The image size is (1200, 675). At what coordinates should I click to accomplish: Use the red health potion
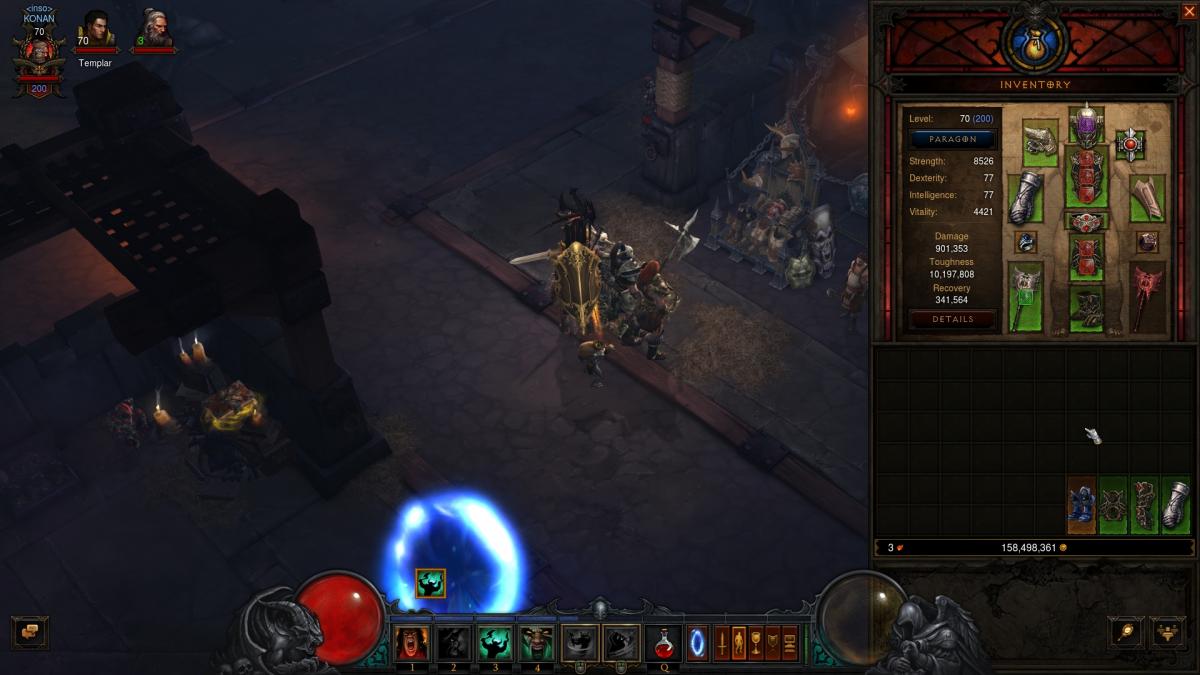663,643
